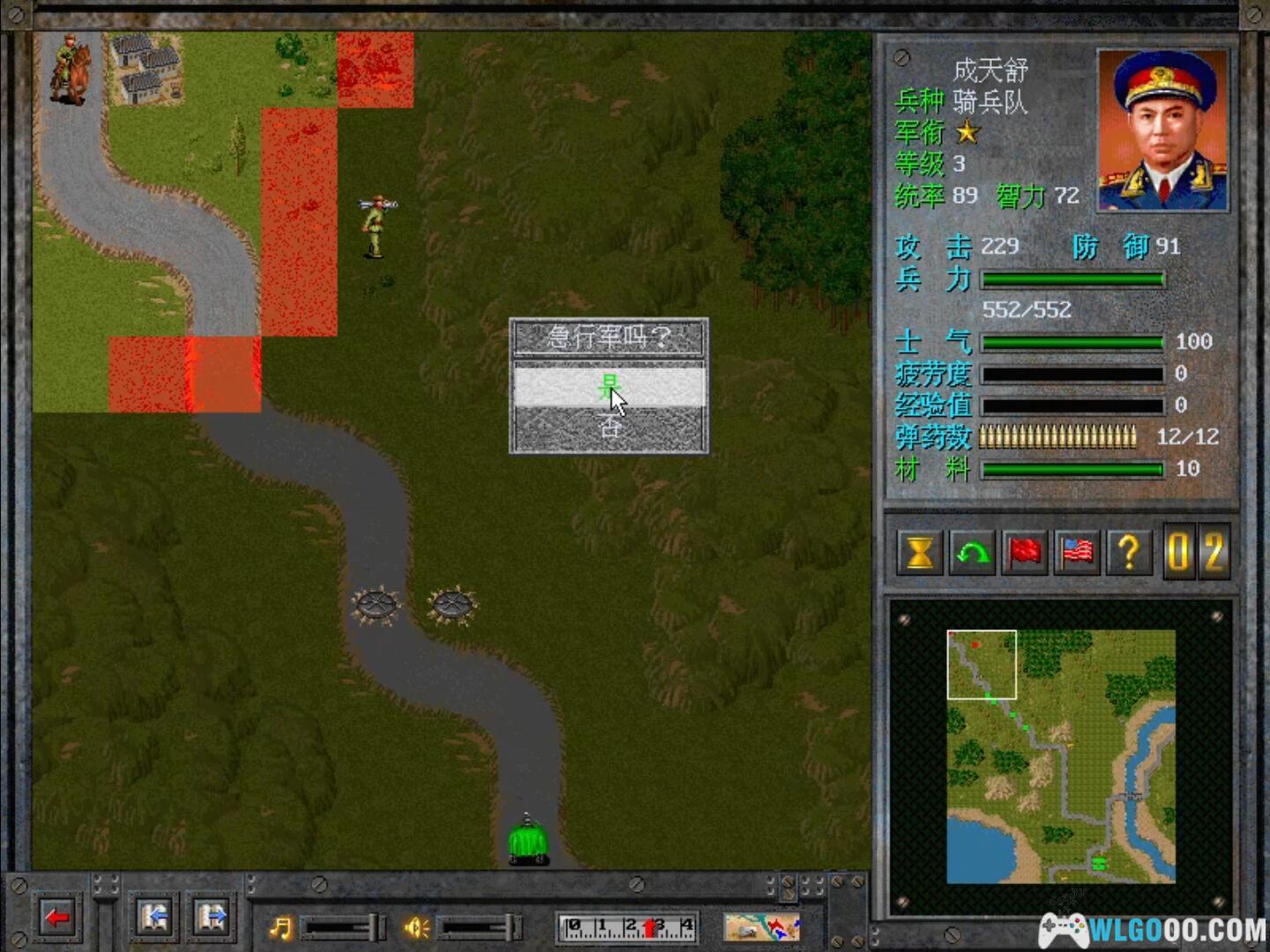Click the book with blue left arrow
Screen dimensions: 1270x952
(x=154, y=919)
